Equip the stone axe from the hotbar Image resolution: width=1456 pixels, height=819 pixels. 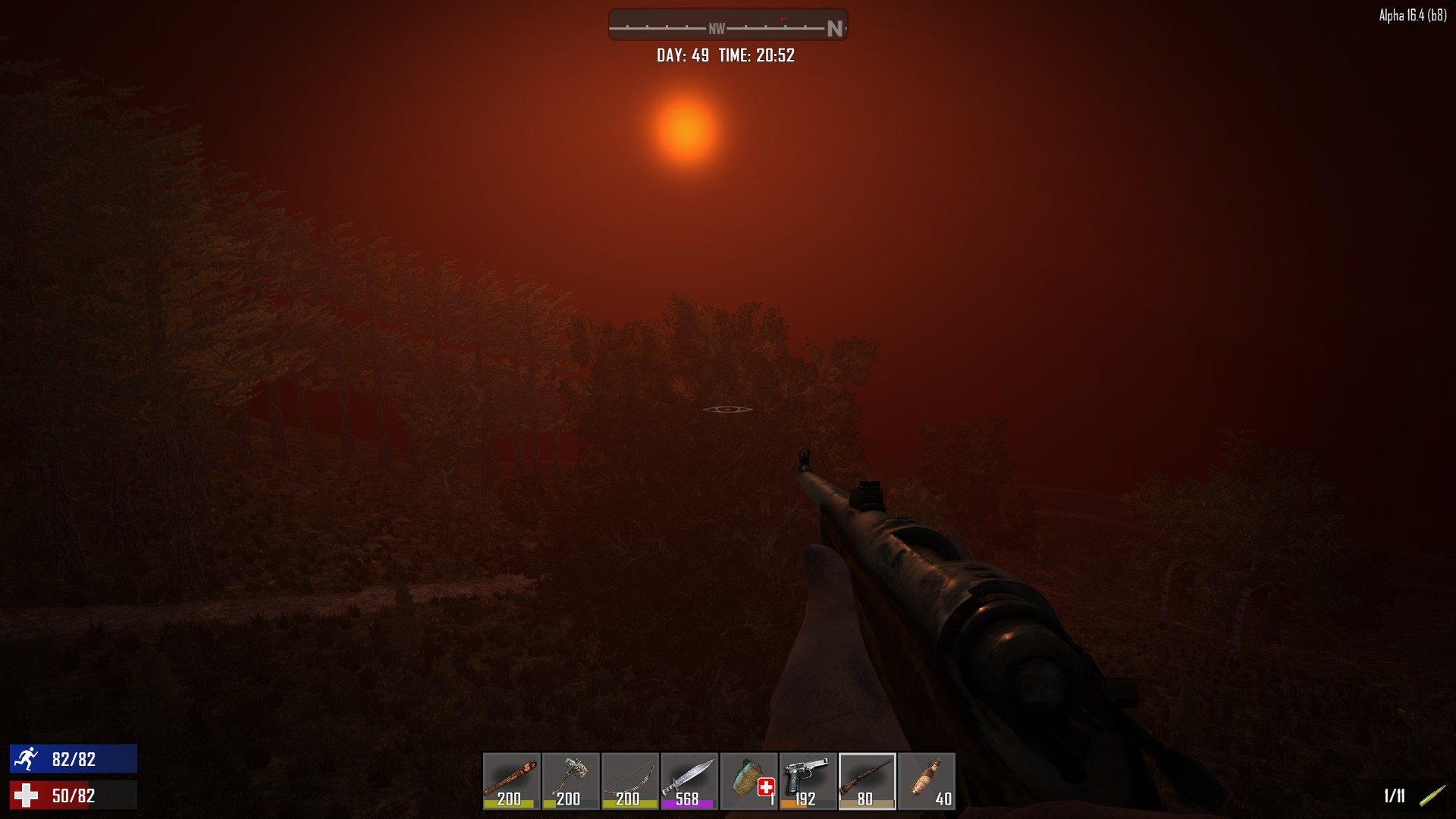570,780
